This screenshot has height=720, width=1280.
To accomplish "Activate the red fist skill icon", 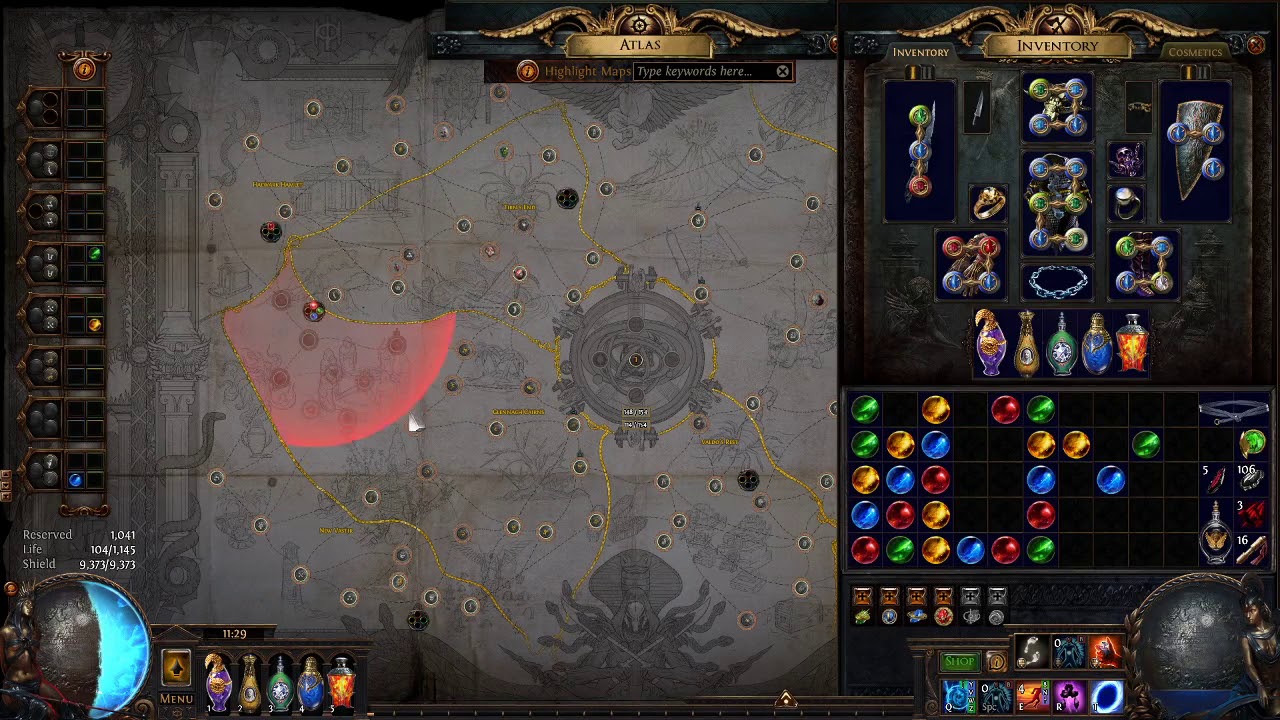I will [1104, 652].
